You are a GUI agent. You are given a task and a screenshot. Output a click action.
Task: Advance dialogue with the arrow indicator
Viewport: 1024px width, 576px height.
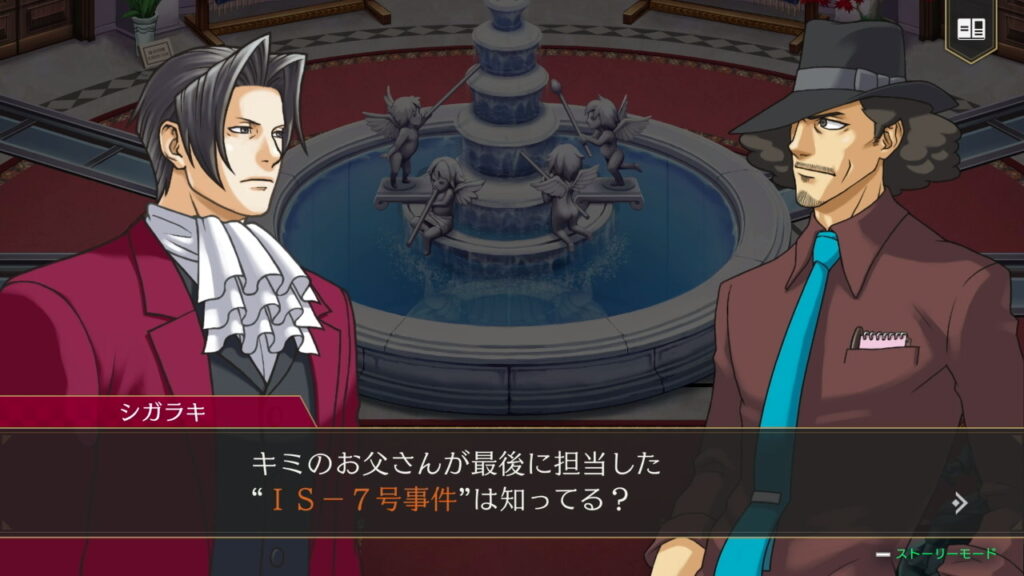point(960,502)
